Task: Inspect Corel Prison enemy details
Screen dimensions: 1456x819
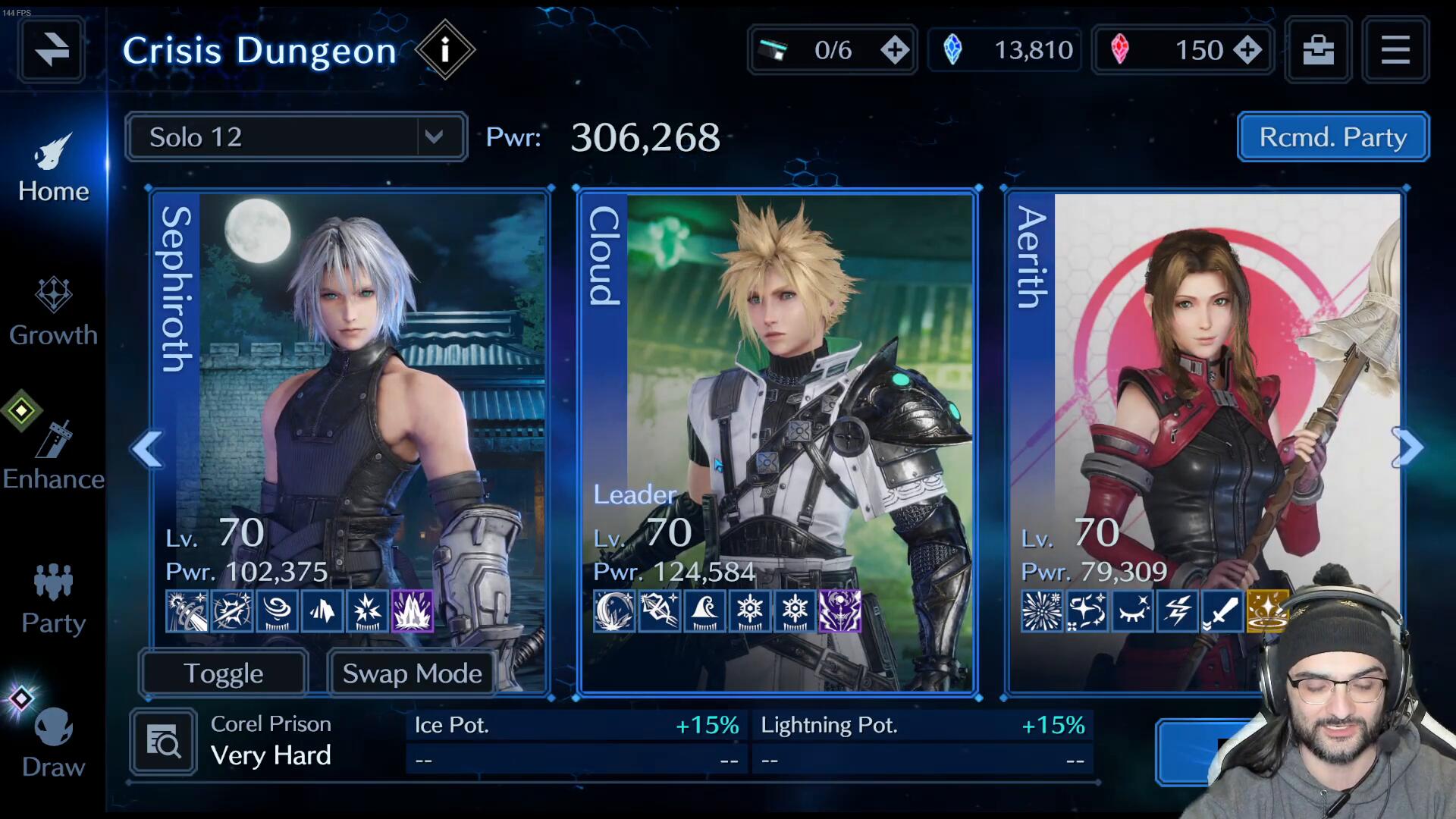Action: click(x=163, y=742)
